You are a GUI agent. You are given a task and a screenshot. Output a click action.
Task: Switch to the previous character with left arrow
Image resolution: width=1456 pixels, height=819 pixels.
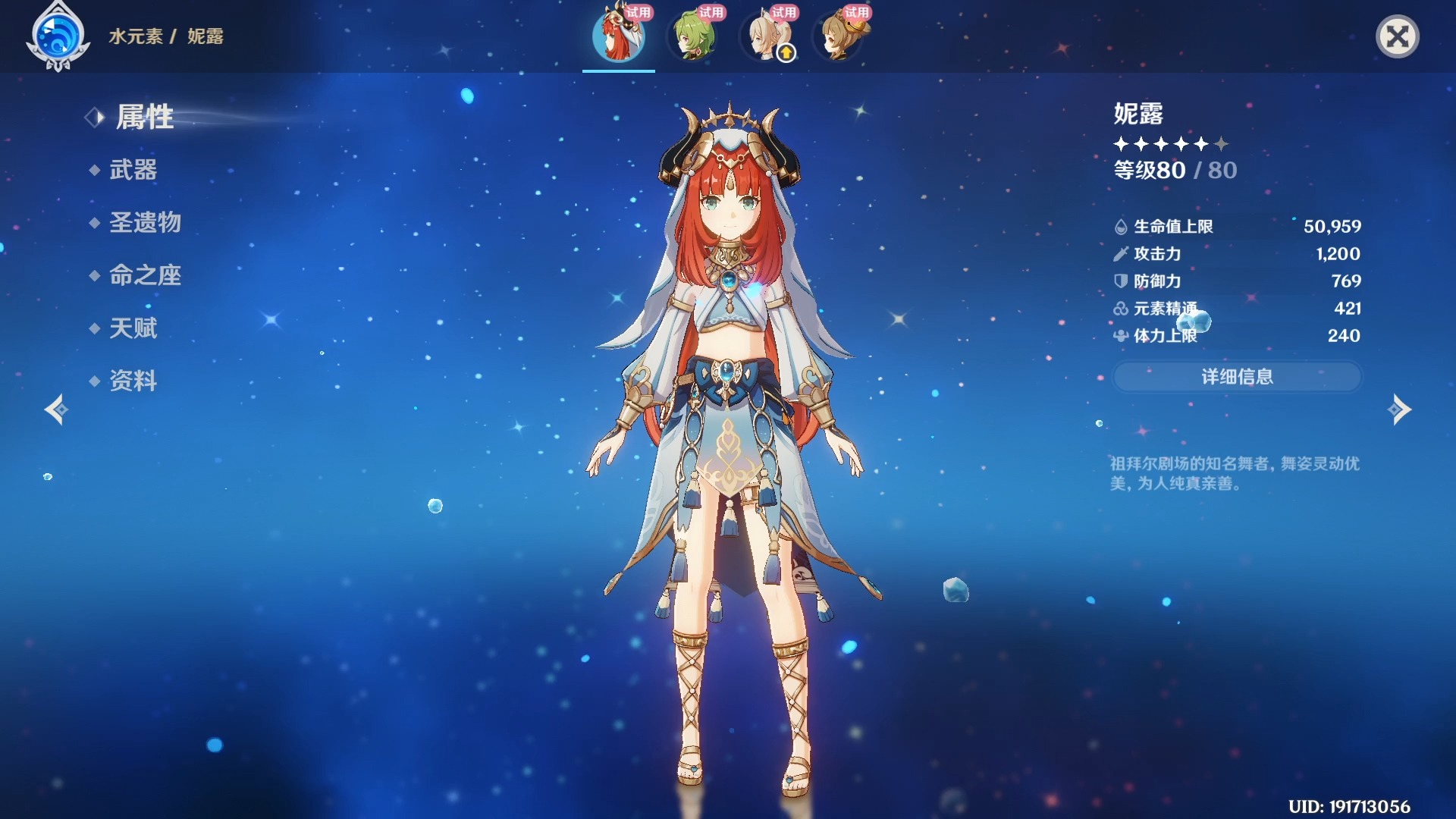pyautogui.click(x=56, y=409)
